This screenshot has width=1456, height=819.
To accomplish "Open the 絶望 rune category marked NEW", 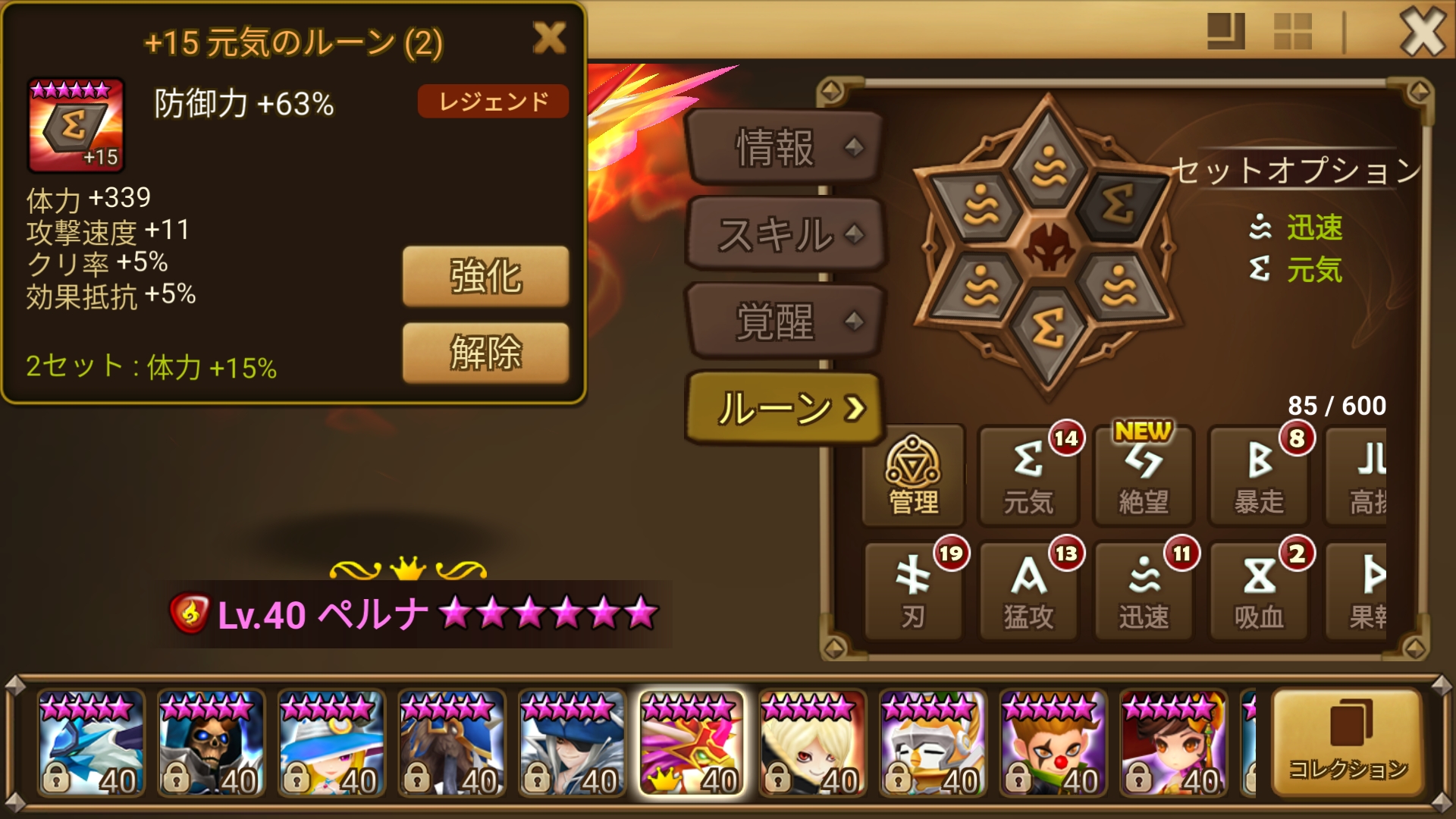I will pyautogui.click(x=1144, y=476).
